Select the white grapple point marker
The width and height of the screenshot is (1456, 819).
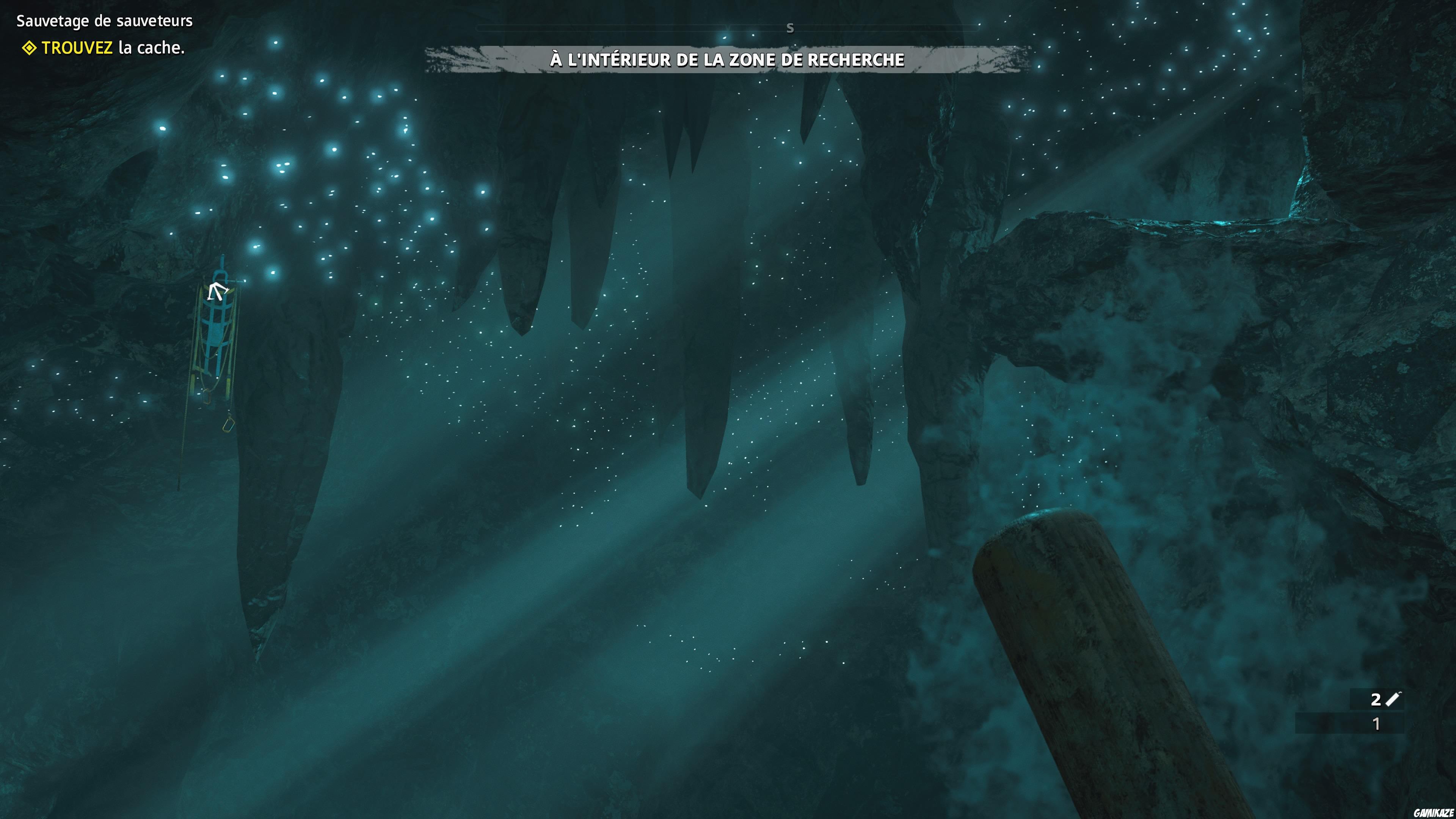217,291
